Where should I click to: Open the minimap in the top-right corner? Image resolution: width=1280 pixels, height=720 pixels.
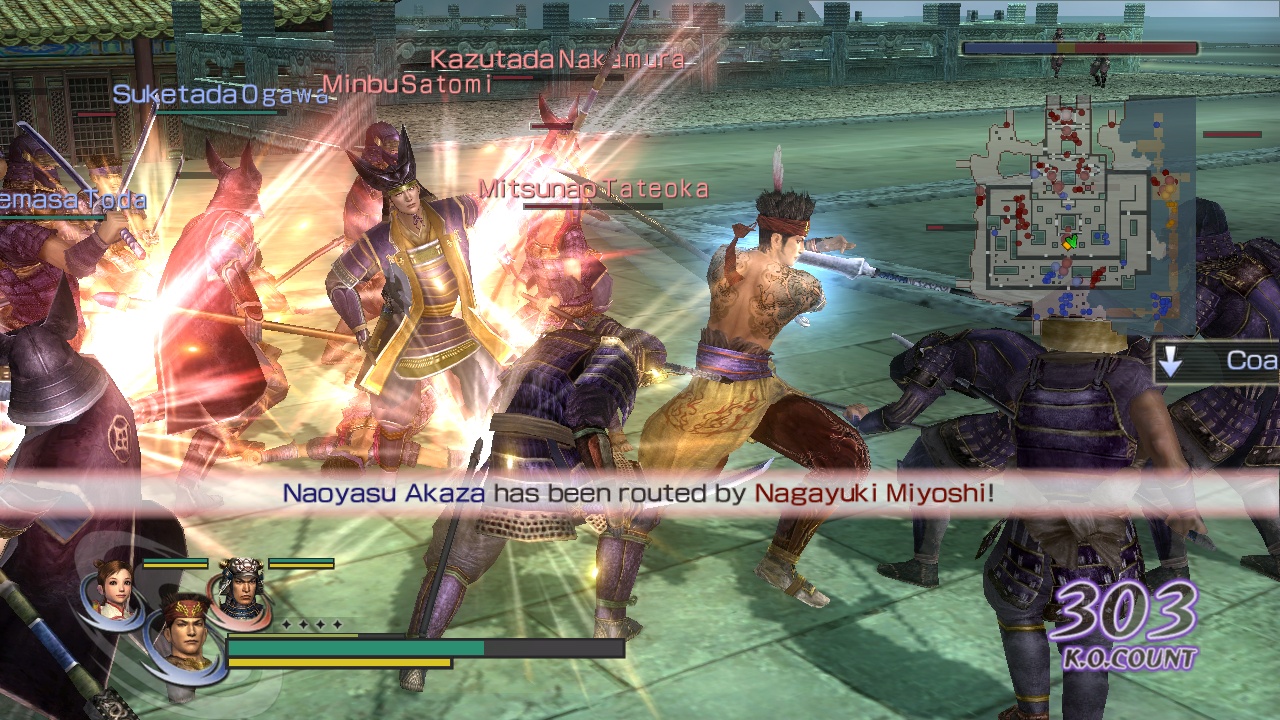tap(1075, 225)
